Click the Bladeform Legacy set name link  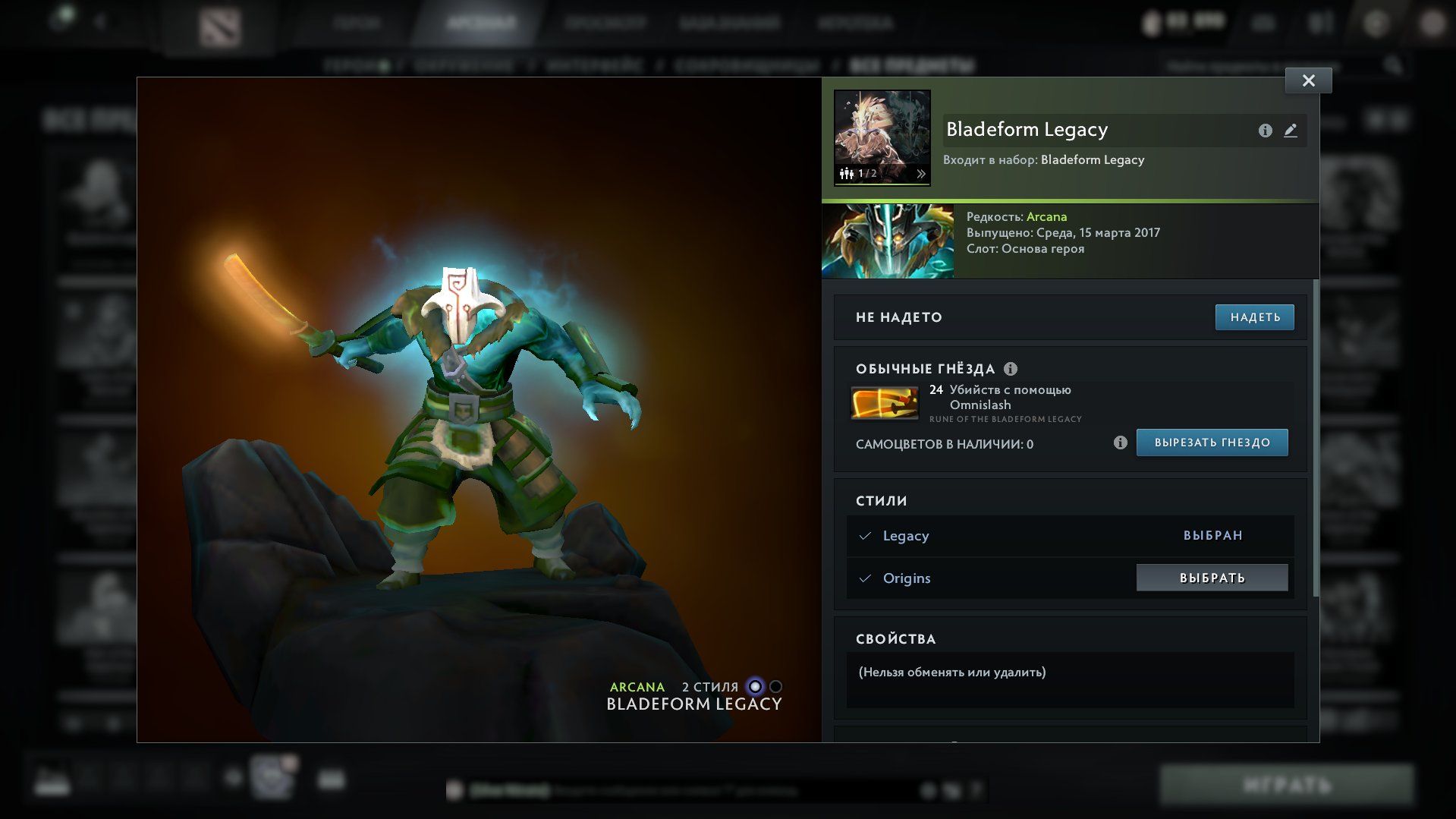pyautogui.click(x=1092, y=159)
